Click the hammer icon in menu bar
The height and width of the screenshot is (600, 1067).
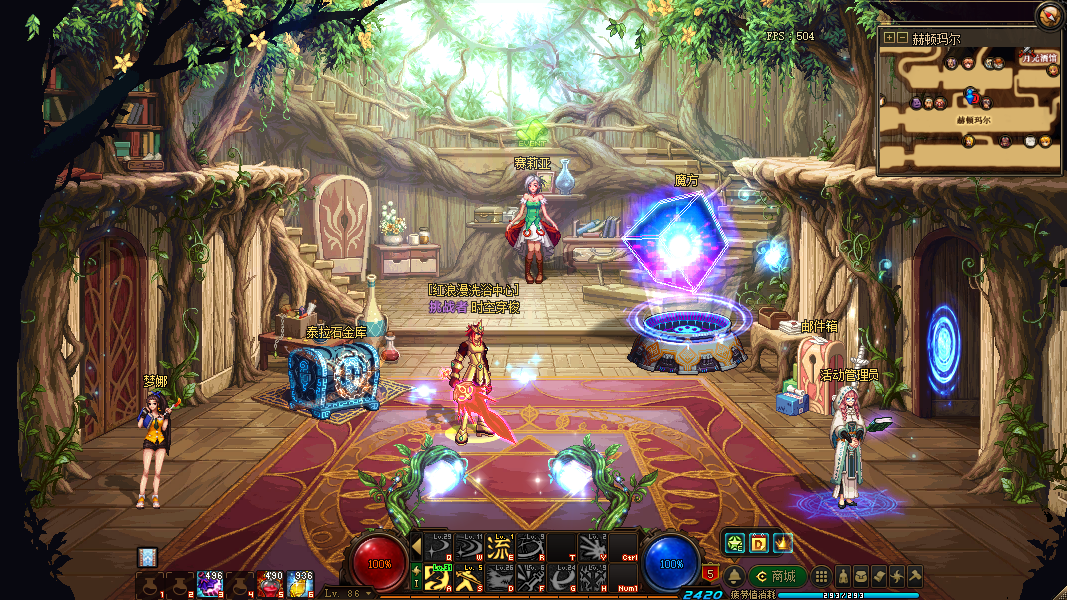[x=914, y=576]
